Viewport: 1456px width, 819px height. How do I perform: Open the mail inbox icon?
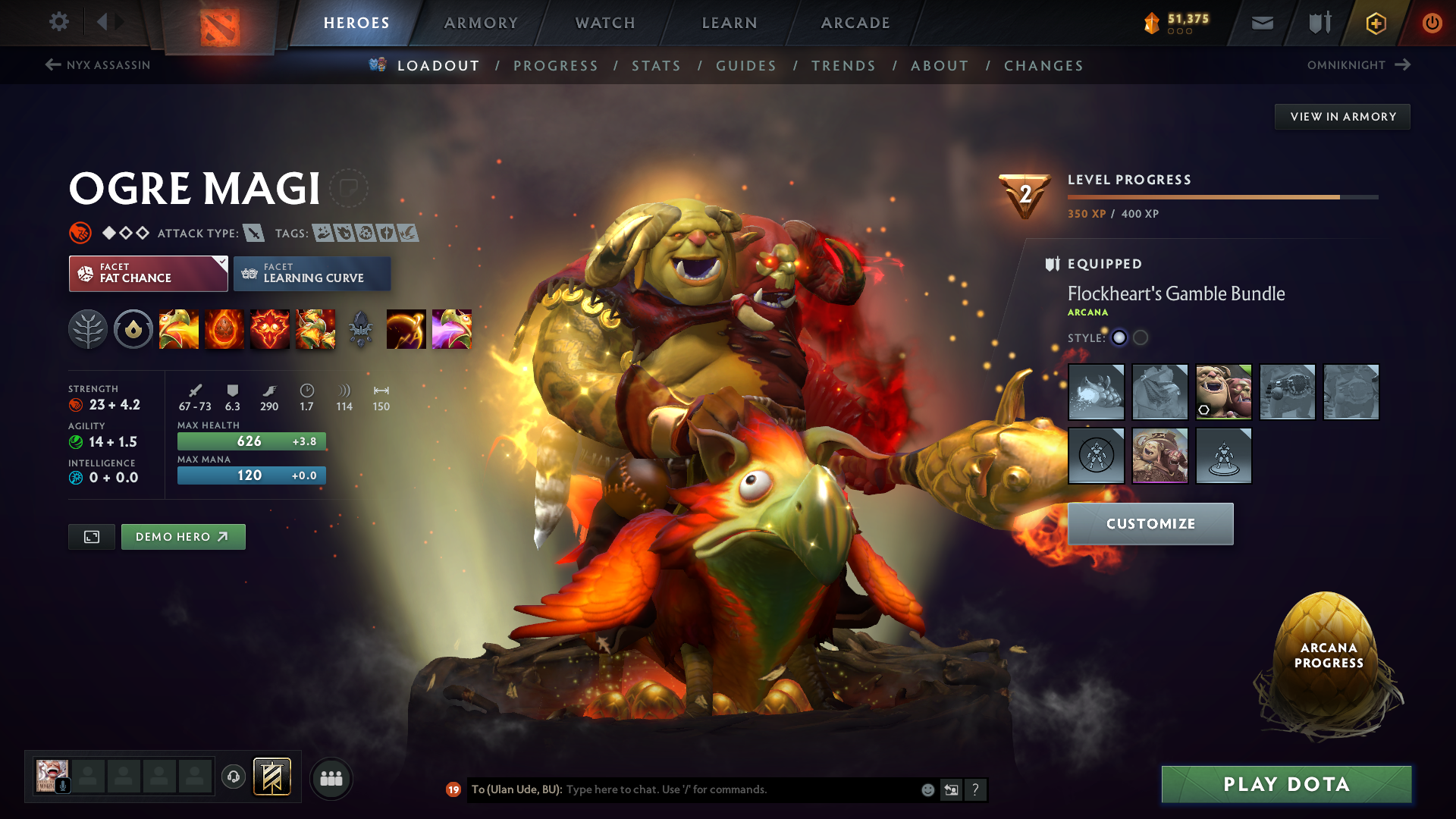pos(1261,23)
